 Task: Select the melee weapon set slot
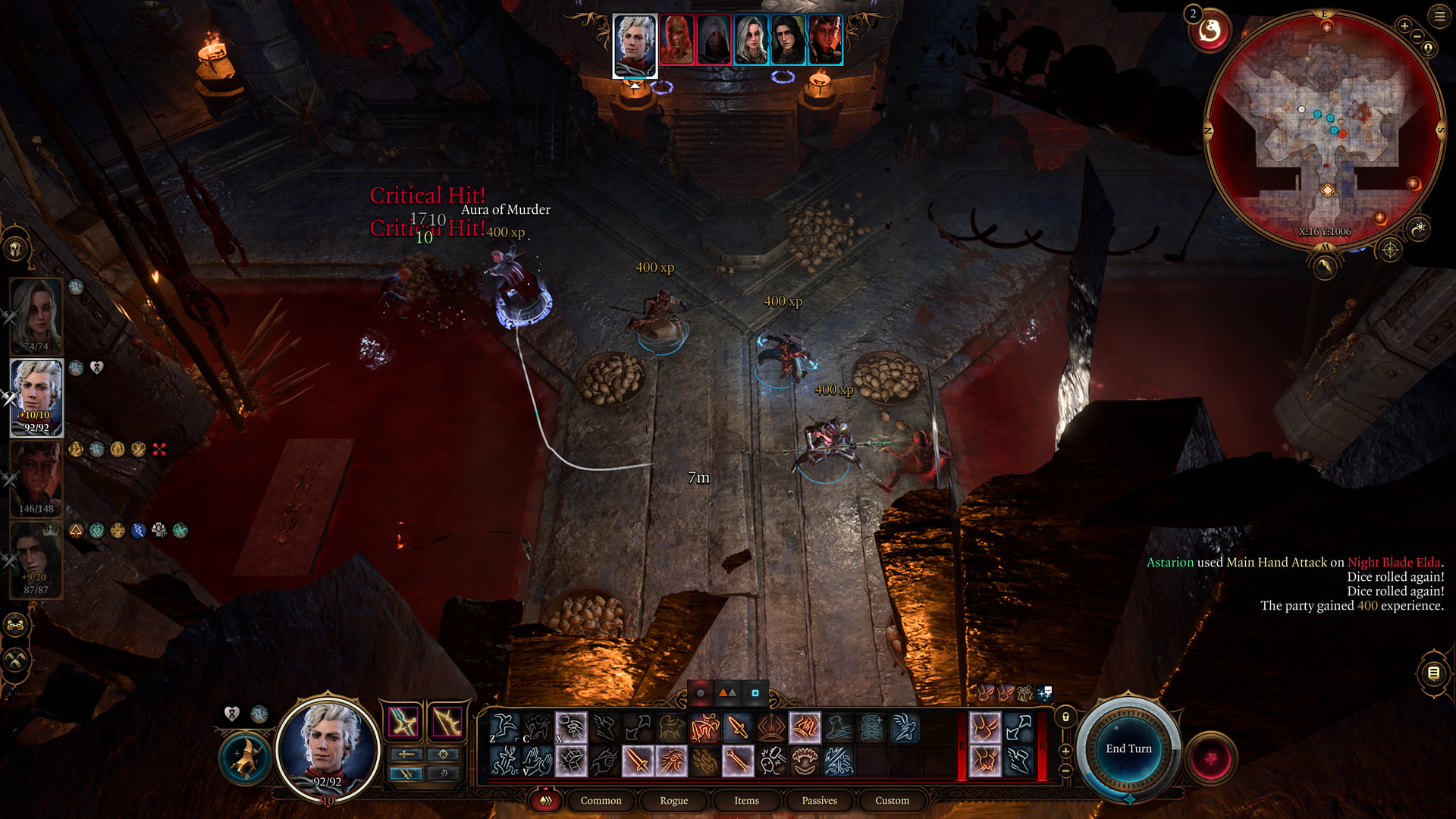tap(403, 721)
